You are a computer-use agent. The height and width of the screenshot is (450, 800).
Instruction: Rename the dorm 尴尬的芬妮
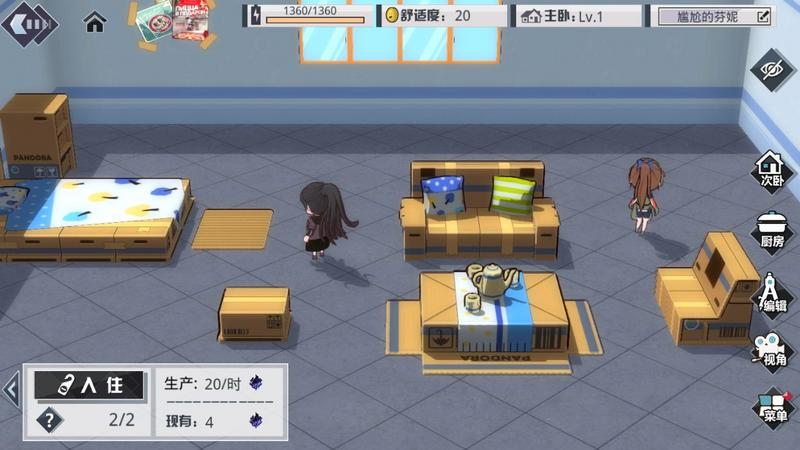coord(764,16)
